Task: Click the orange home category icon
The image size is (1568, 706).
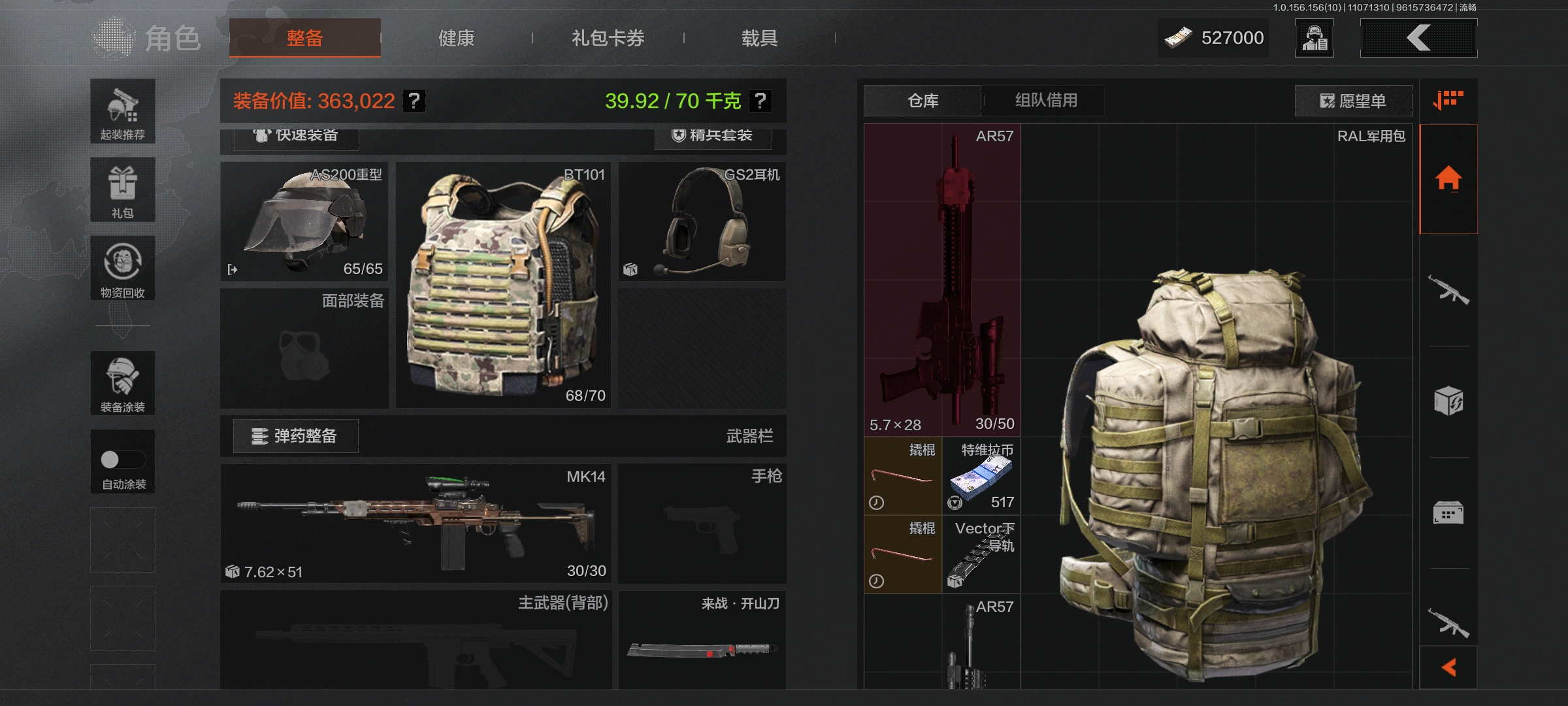Action: 1448,178
